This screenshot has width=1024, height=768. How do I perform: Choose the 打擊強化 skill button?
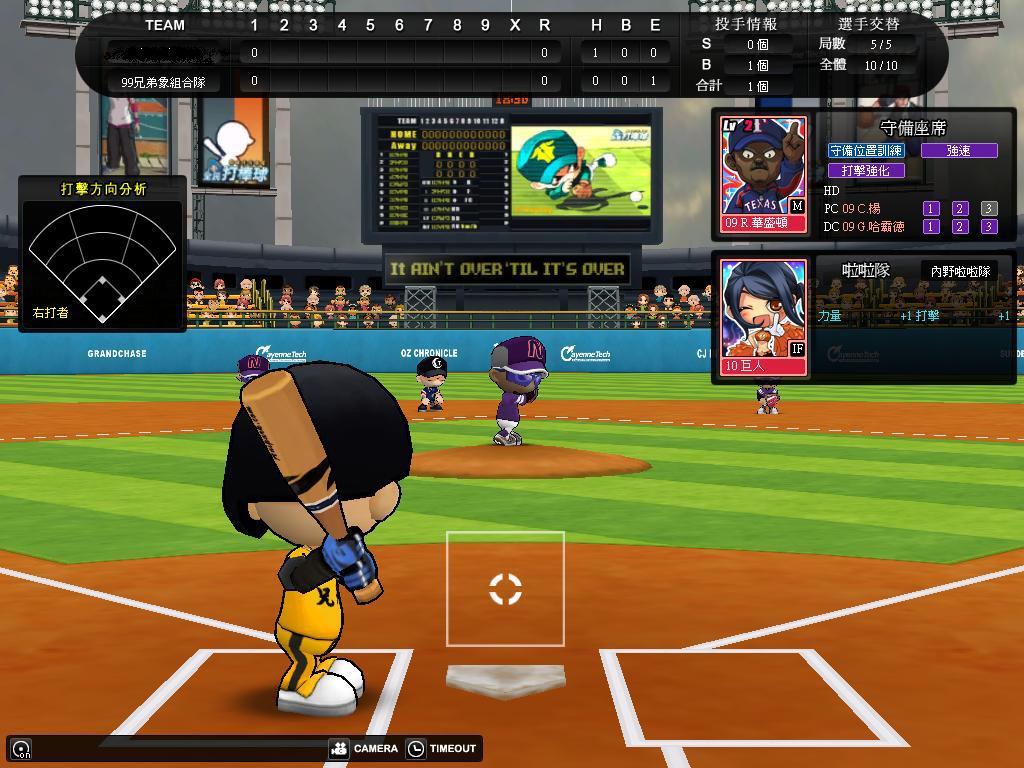[866, 170]
